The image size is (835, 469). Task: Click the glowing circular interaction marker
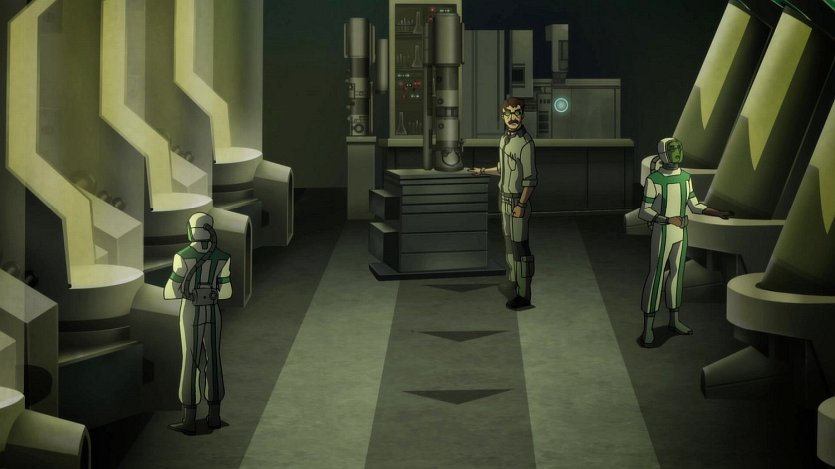561,104
